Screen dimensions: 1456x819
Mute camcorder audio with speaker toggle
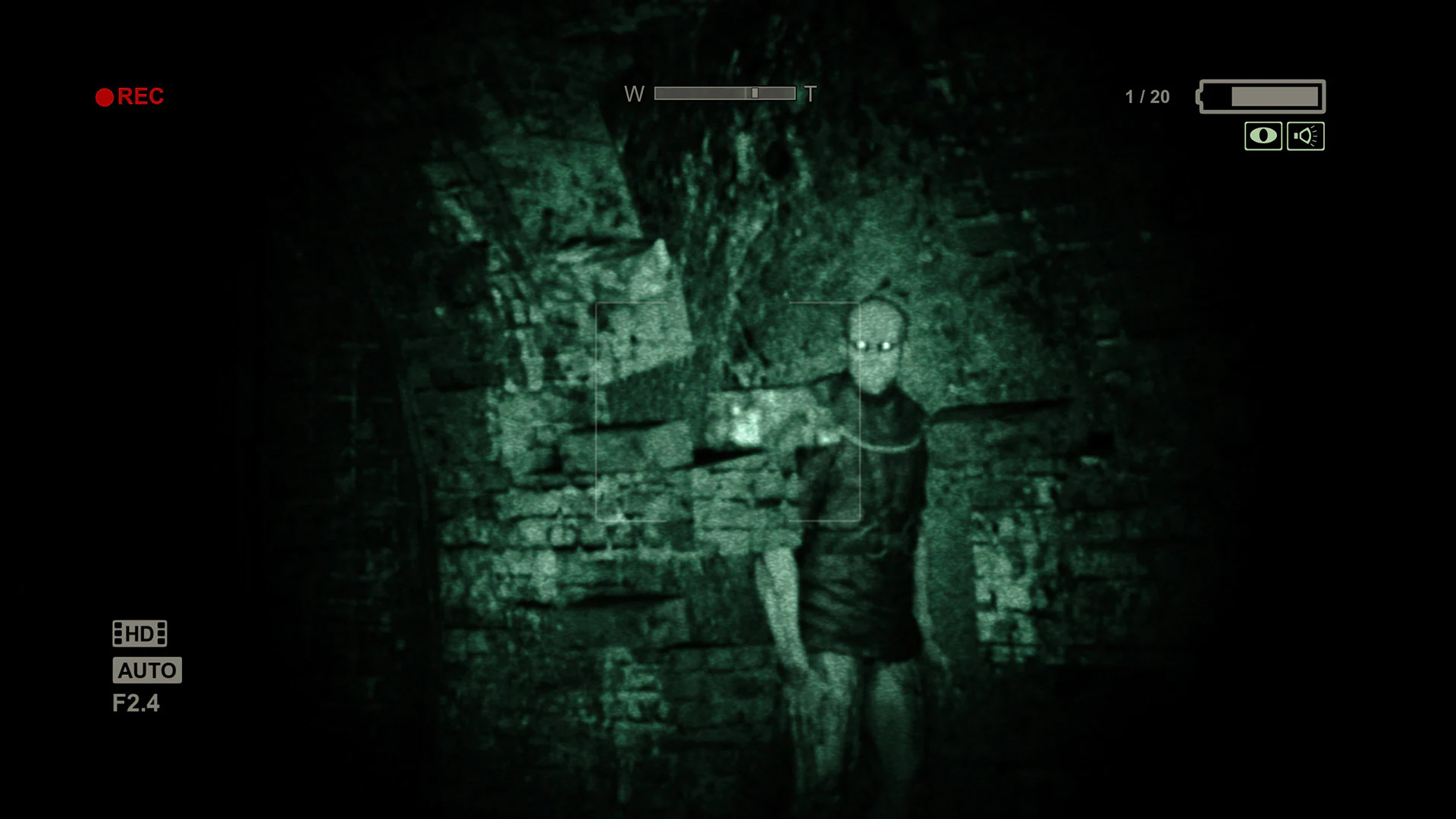1305,135
